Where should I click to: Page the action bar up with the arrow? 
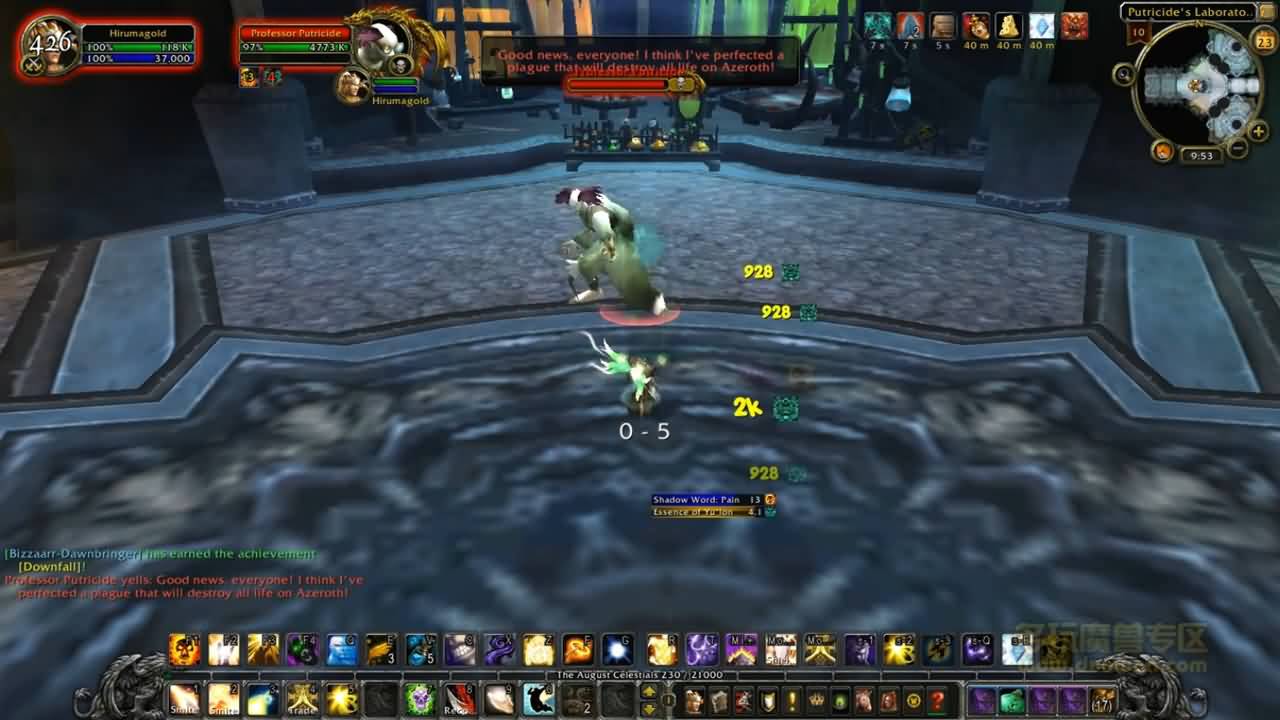649,691
